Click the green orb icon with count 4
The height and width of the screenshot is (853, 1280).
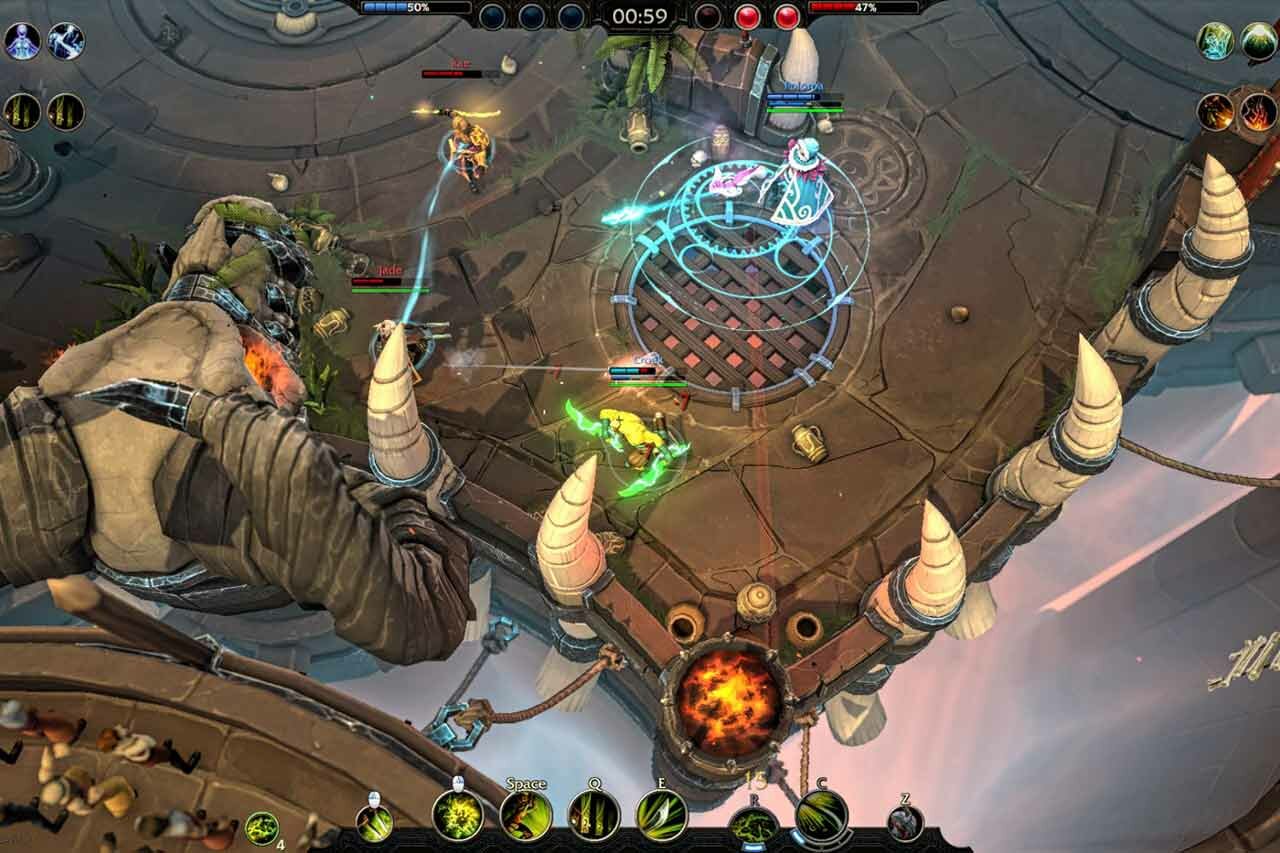pos(262,828)
